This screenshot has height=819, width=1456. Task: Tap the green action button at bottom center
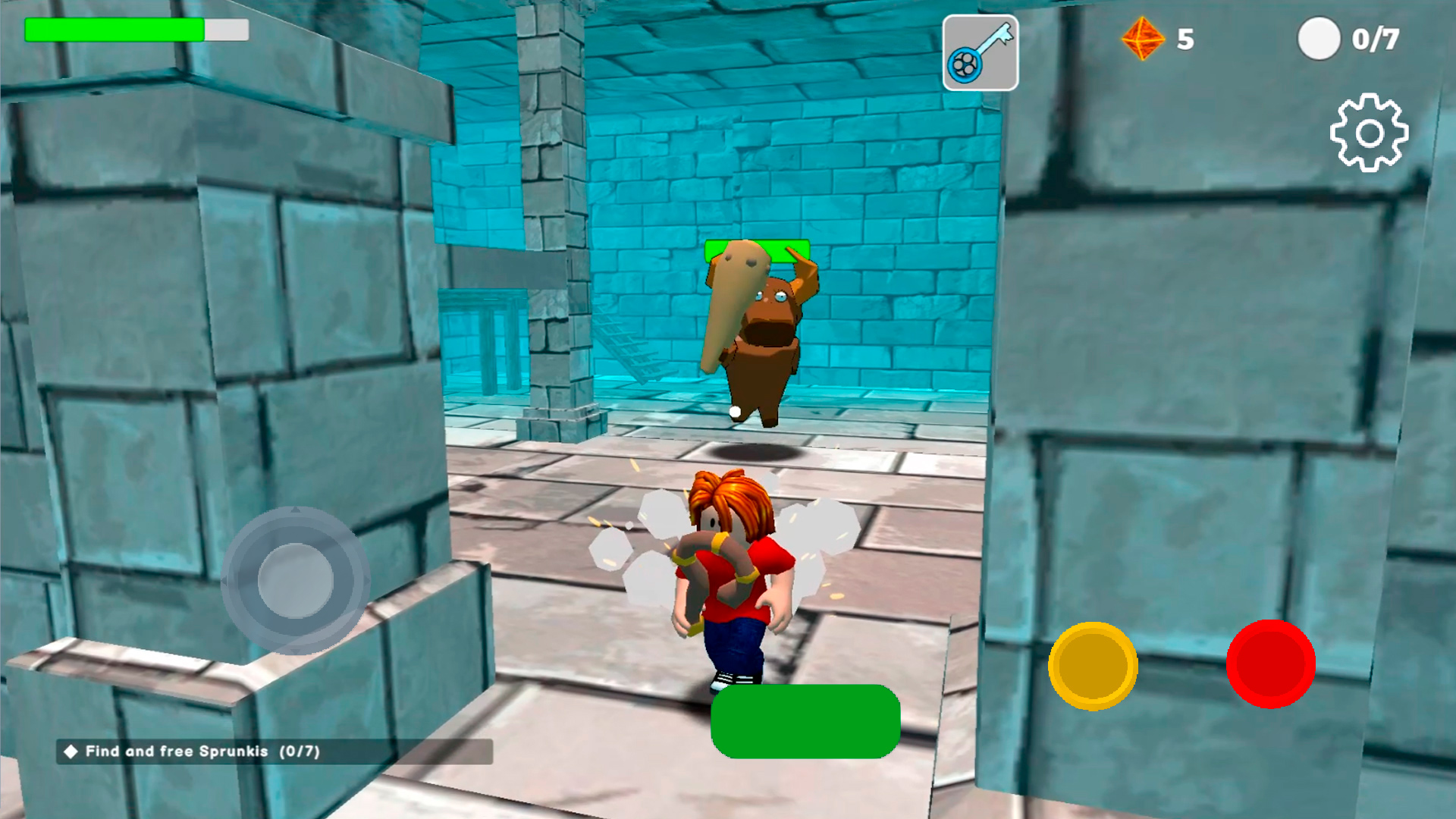point(804,722)
